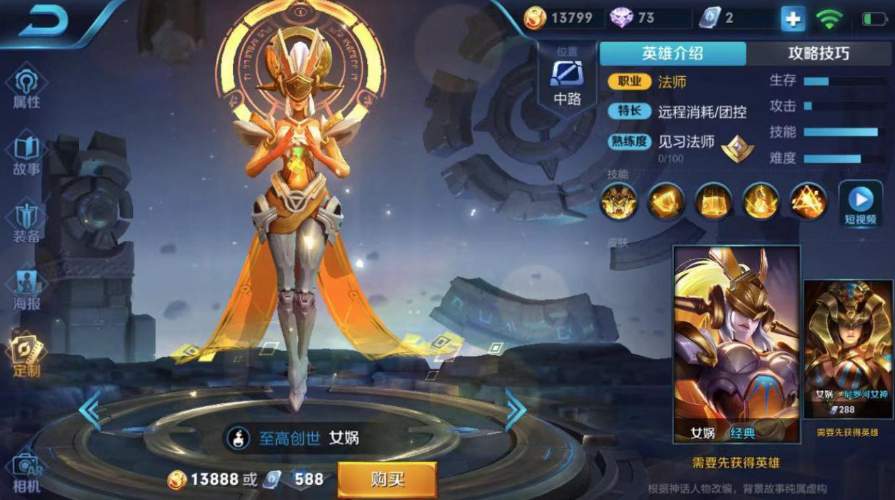895x500 pixels.
Task: Open the 中路 position icon
Action: point(567,78)
